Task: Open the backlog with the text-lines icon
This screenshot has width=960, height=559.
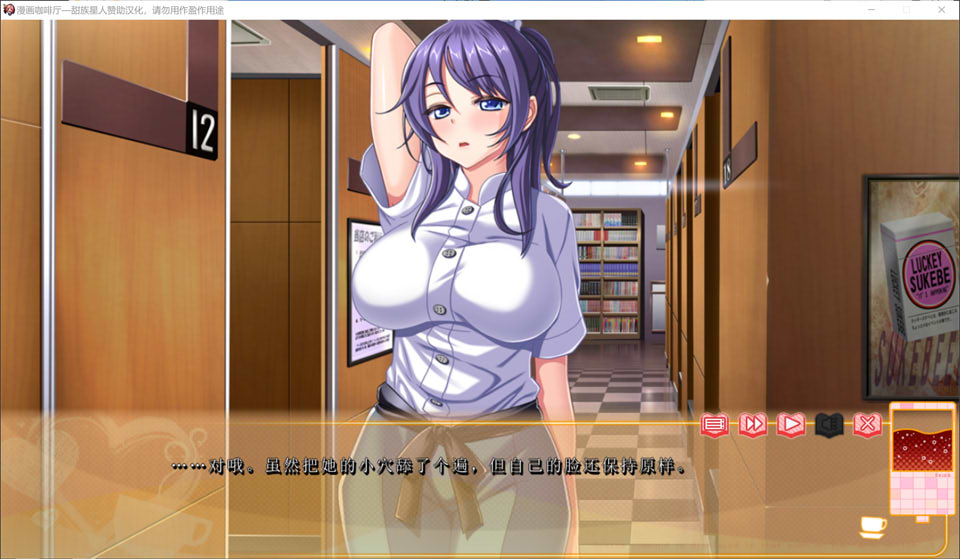Action: (714, 425)
